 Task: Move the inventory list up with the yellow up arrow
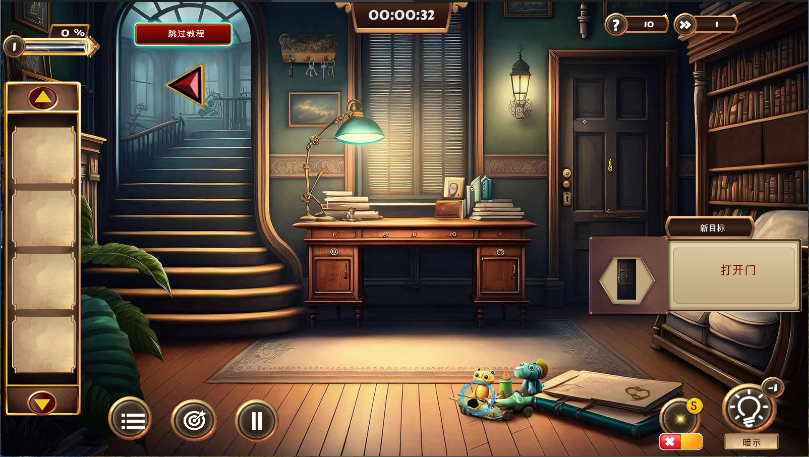[42, 97]
